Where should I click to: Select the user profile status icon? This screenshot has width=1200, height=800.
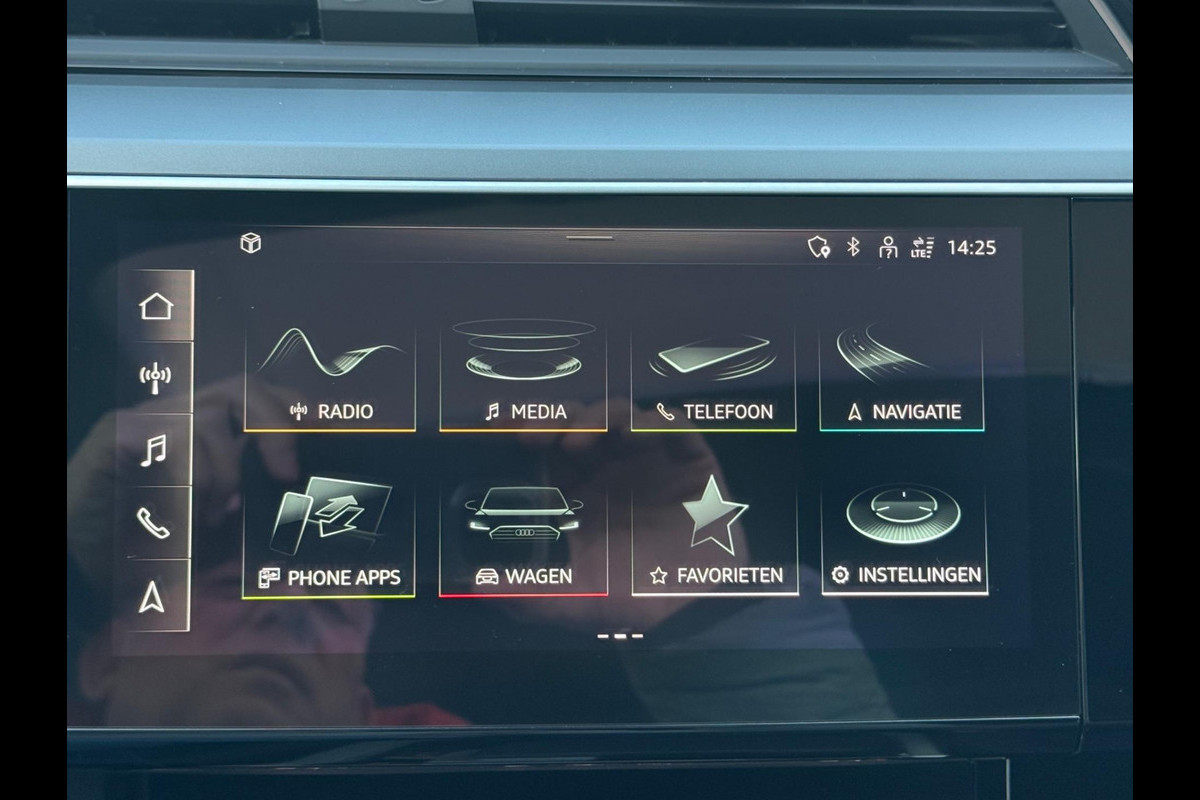tap(887, 247)
